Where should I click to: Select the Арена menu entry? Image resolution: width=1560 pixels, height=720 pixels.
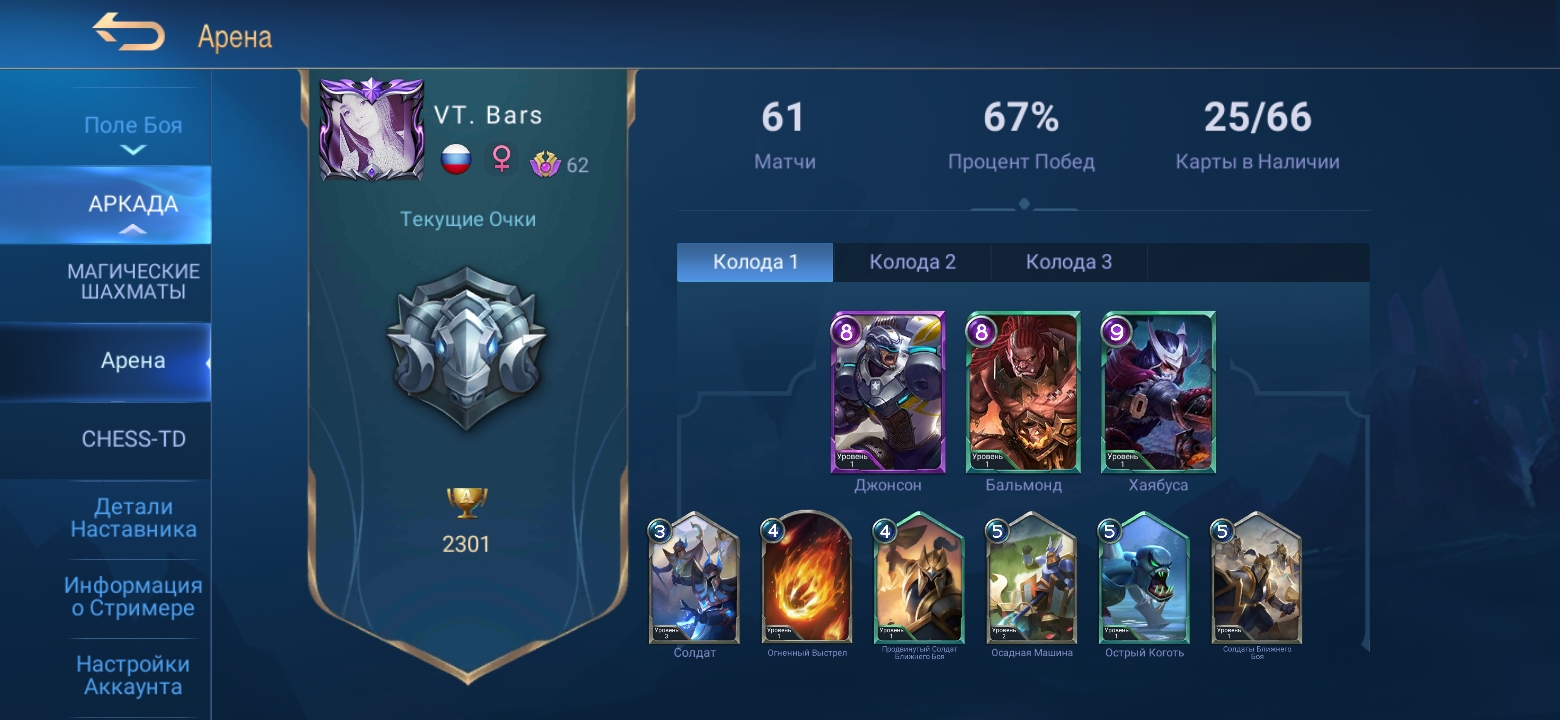tap(132, 361)
